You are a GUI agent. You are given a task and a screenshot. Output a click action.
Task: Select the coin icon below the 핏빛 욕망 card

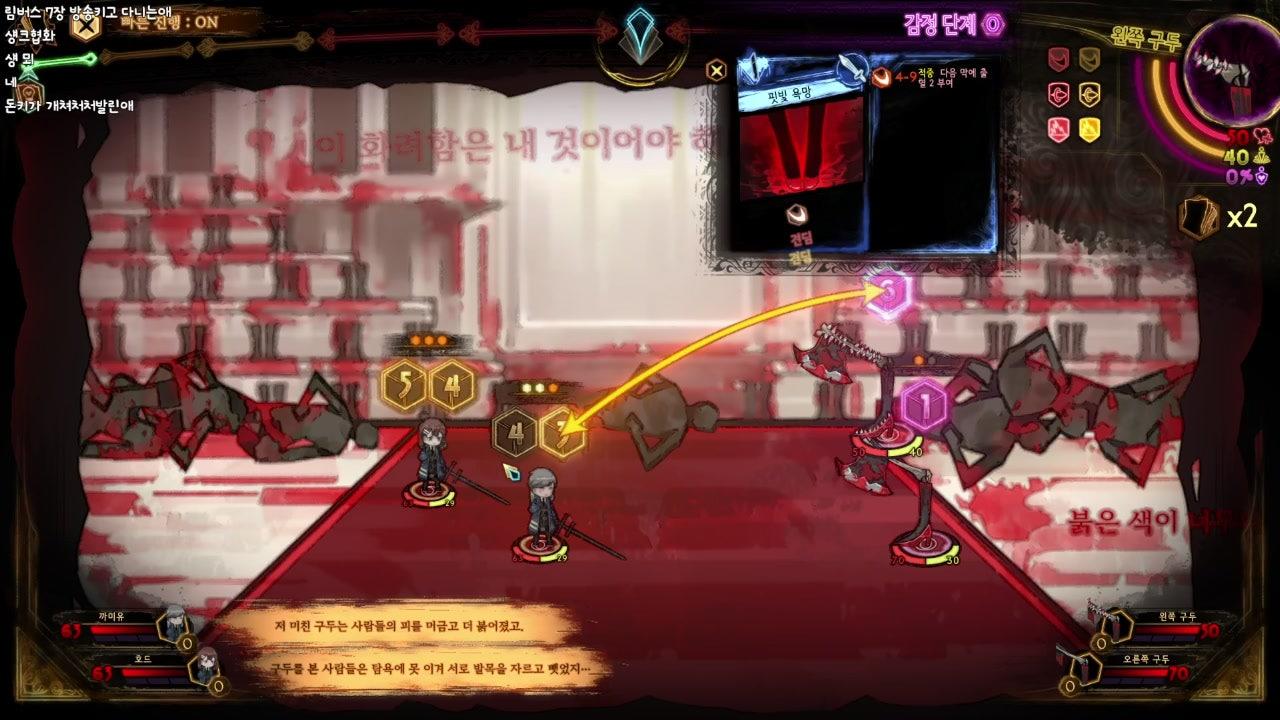797,213
